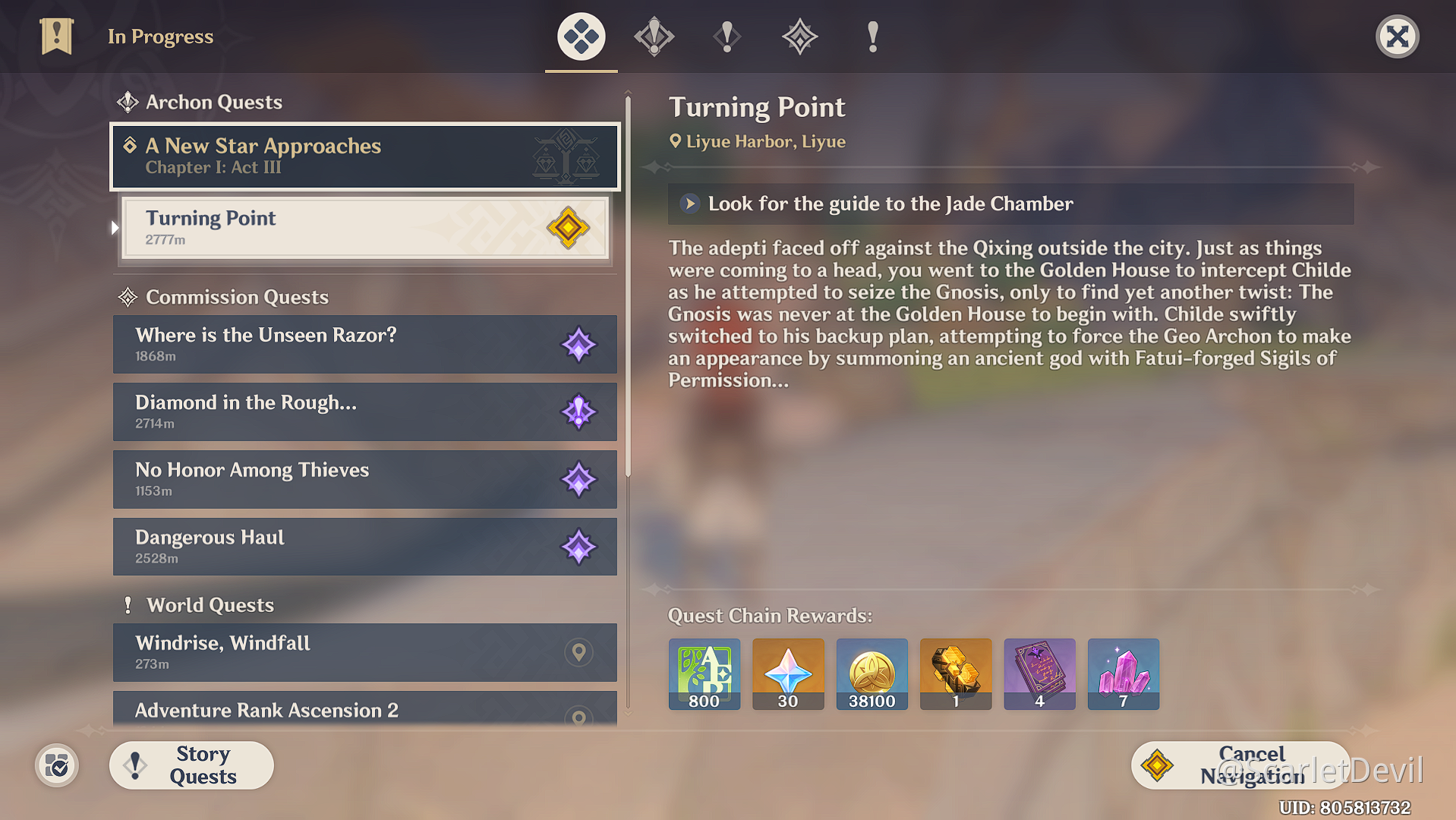Click the location pin beside Liyue Harbor, Liyue
Screen dimensions: 1456x820
676,141
